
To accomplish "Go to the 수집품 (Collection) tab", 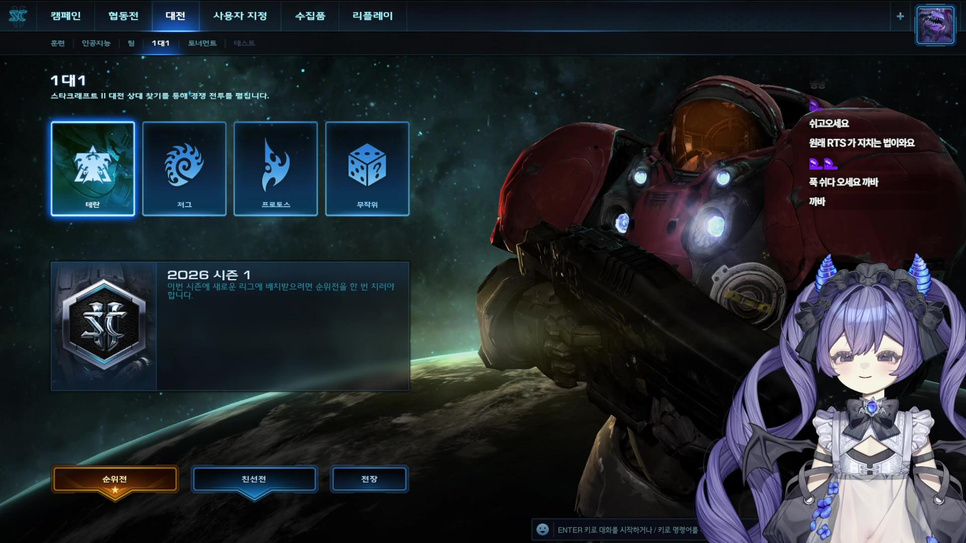I will (310, 16).
